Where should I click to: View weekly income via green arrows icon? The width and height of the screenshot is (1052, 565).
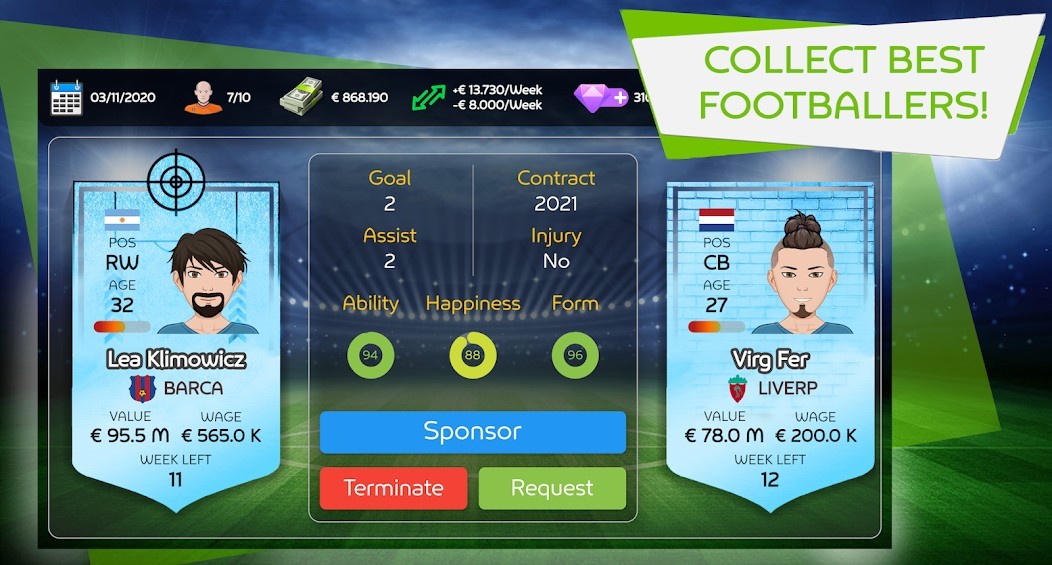click(428, 97)
